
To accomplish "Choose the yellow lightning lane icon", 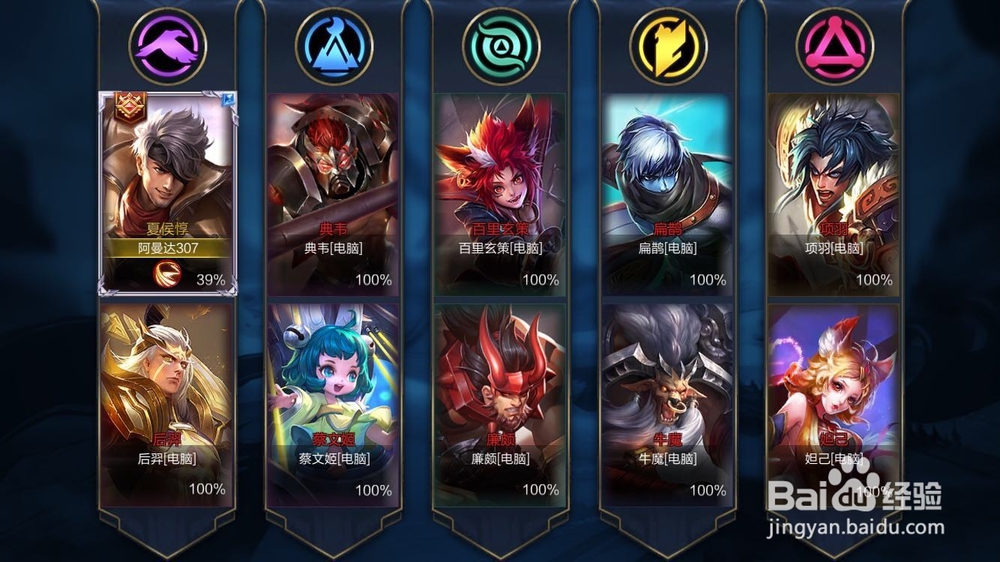I will (668, 45).
